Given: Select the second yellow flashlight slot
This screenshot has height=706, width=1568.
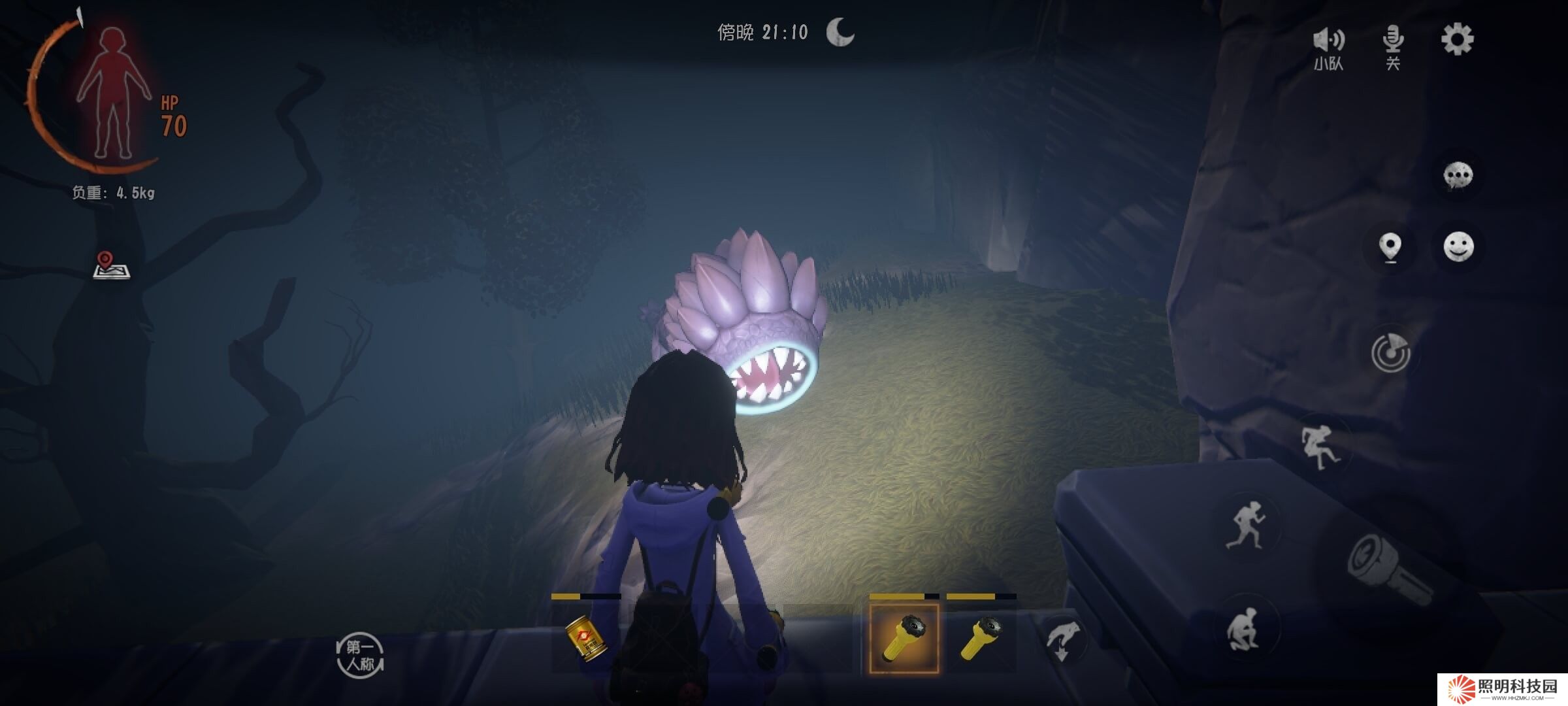Looking at the screenshot, I should tap(981, 637).
